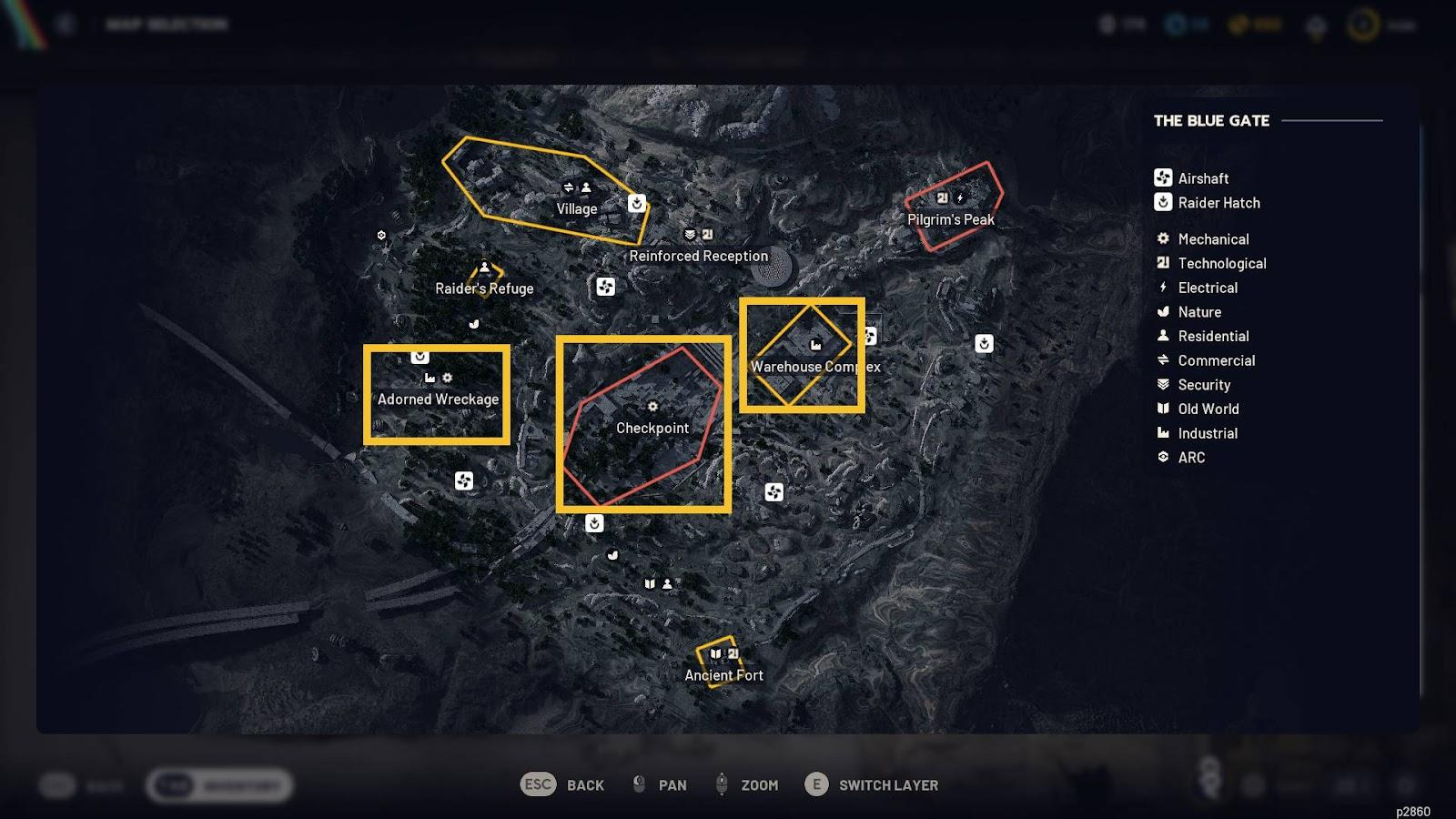Choose the Industrial legend entry
Screen dimensions: 1456x819
1207,433
